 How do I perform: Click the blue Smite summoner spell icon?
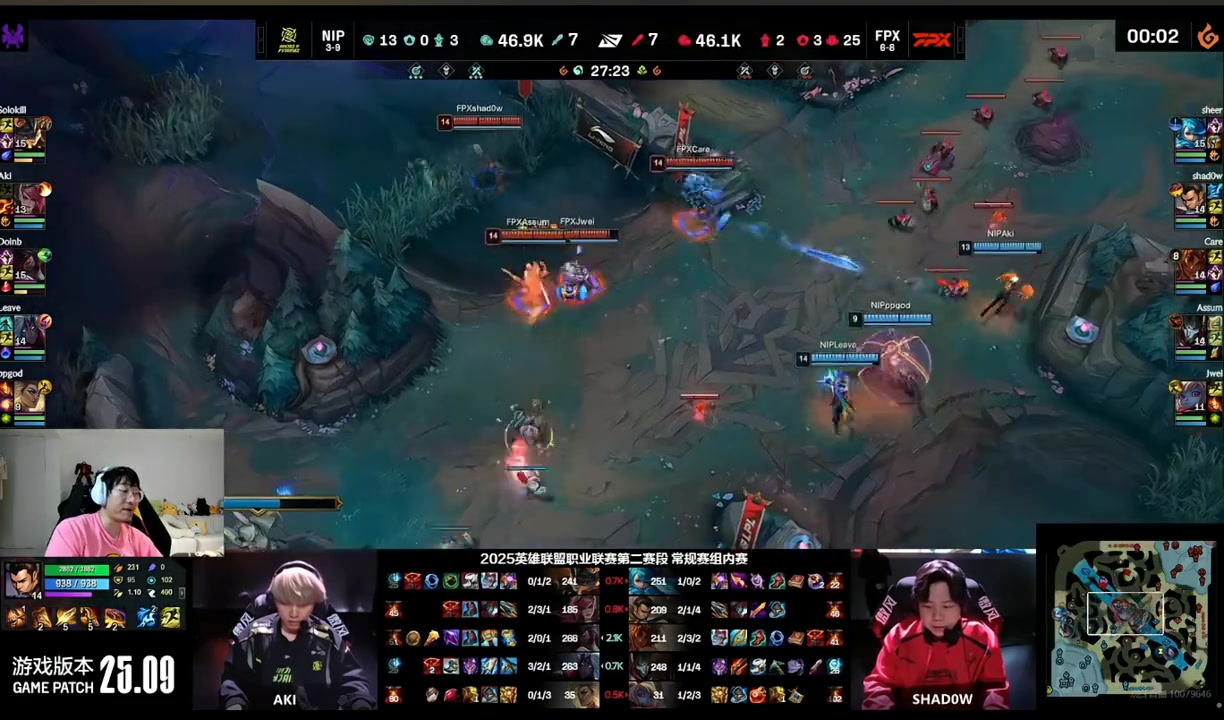[x=147, y=617]
